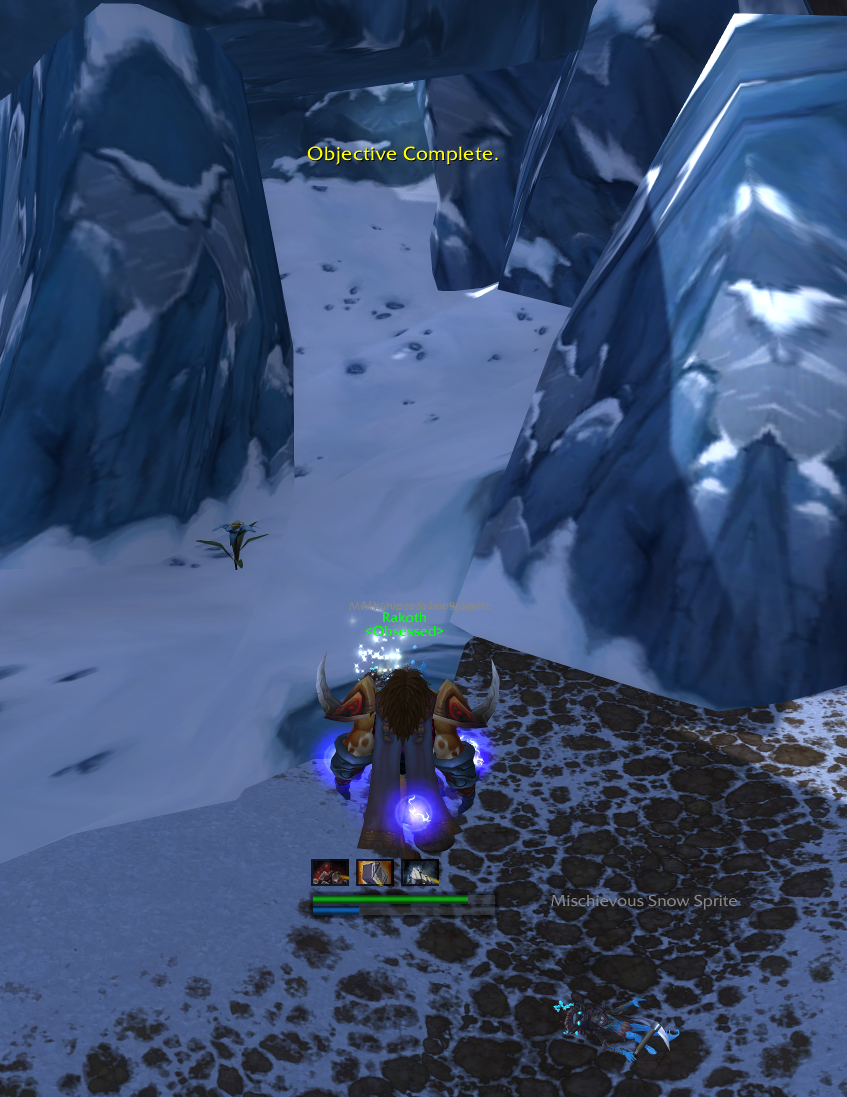This screenshot has height=1097, width=847.
Task: Activate the orange-highlighted hammer ability icon
Action: pos(375,873)
